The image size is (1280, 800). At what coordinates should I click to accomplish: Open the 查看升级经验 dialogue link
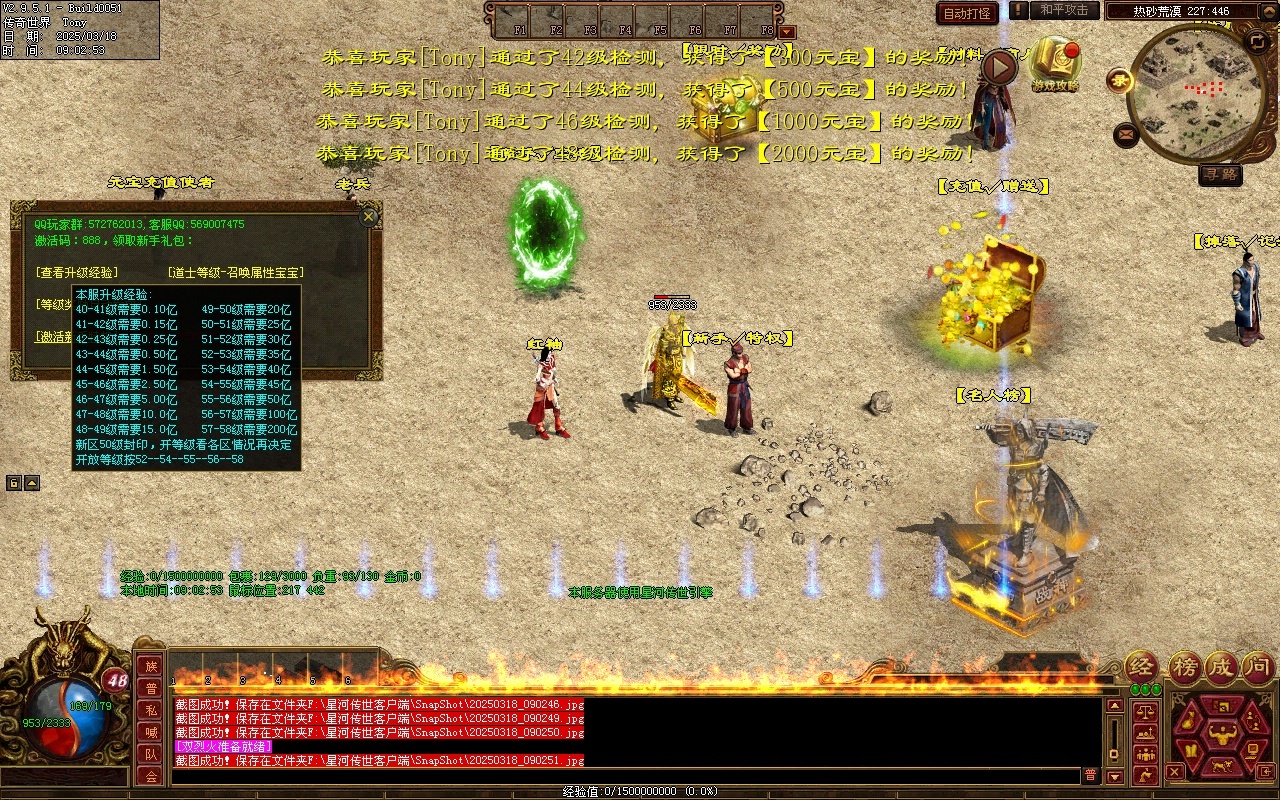pos(76,272)
